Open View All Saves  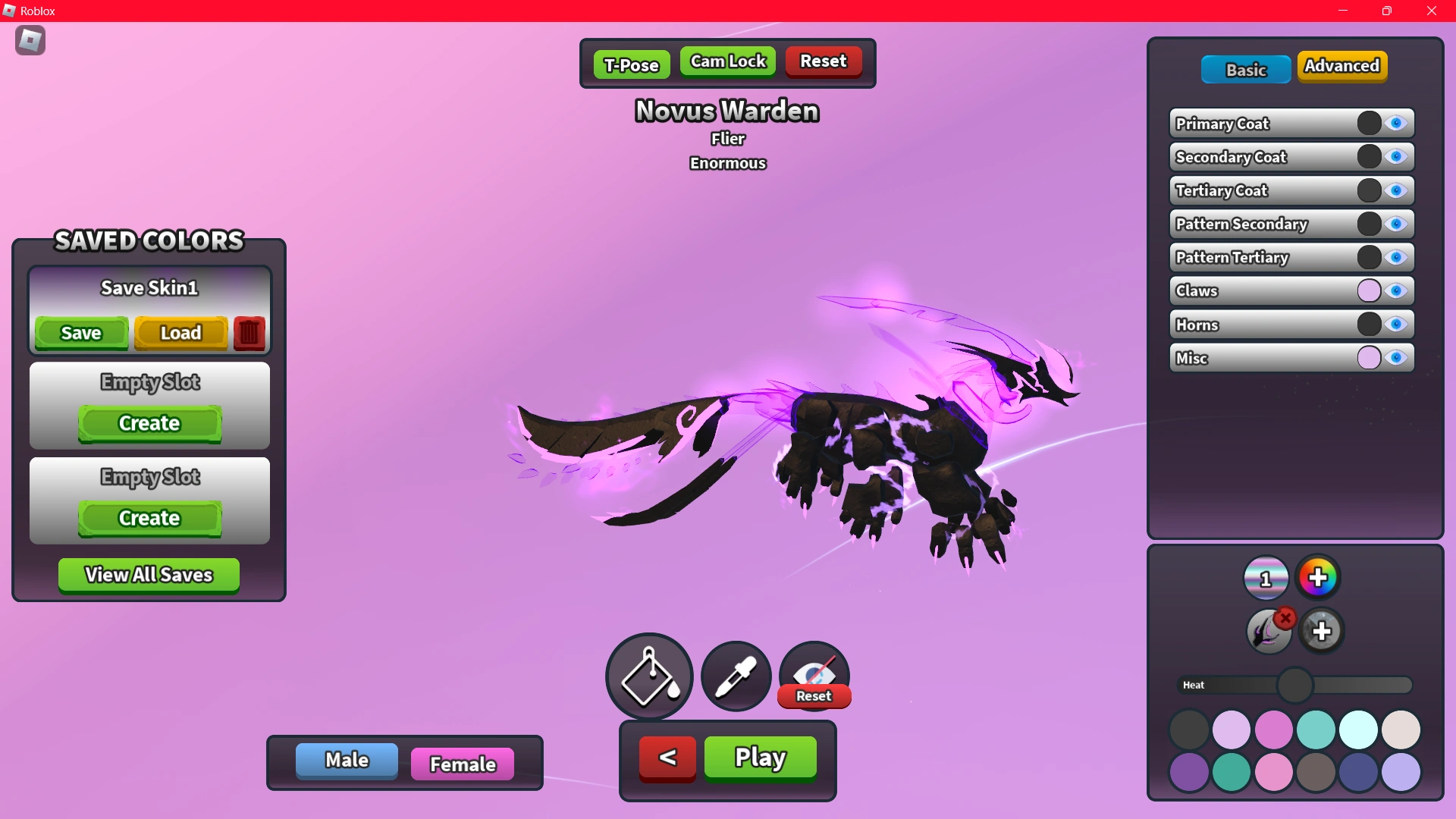(x=148, y=575)
